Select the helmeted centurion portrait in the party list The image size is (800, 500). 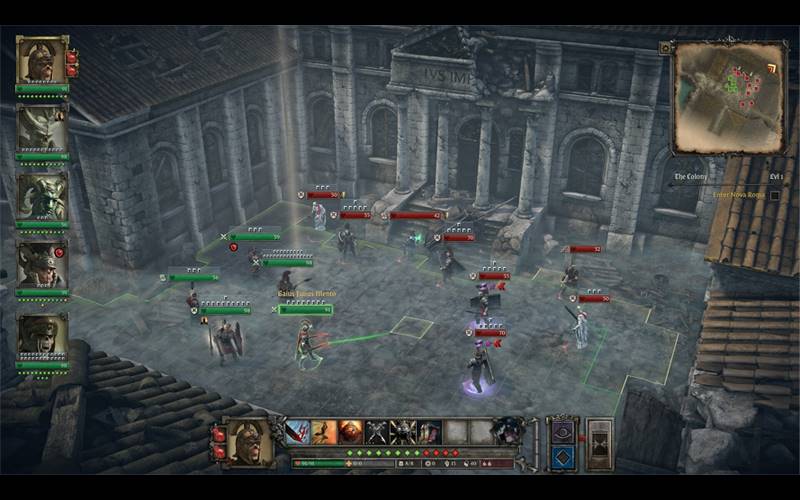tap(42, 61)
